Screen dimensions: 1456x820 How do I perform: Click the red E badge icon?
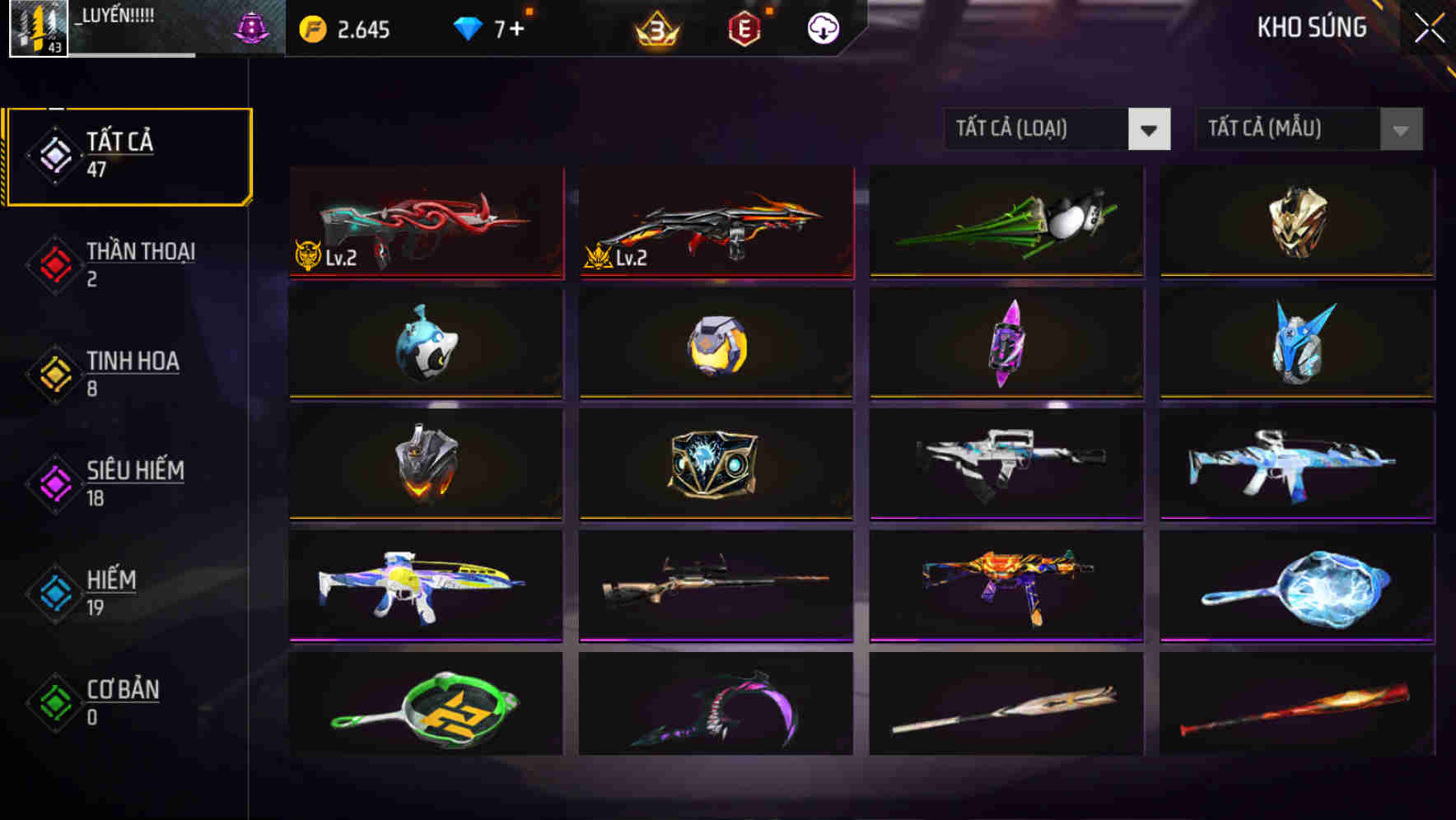744,30
